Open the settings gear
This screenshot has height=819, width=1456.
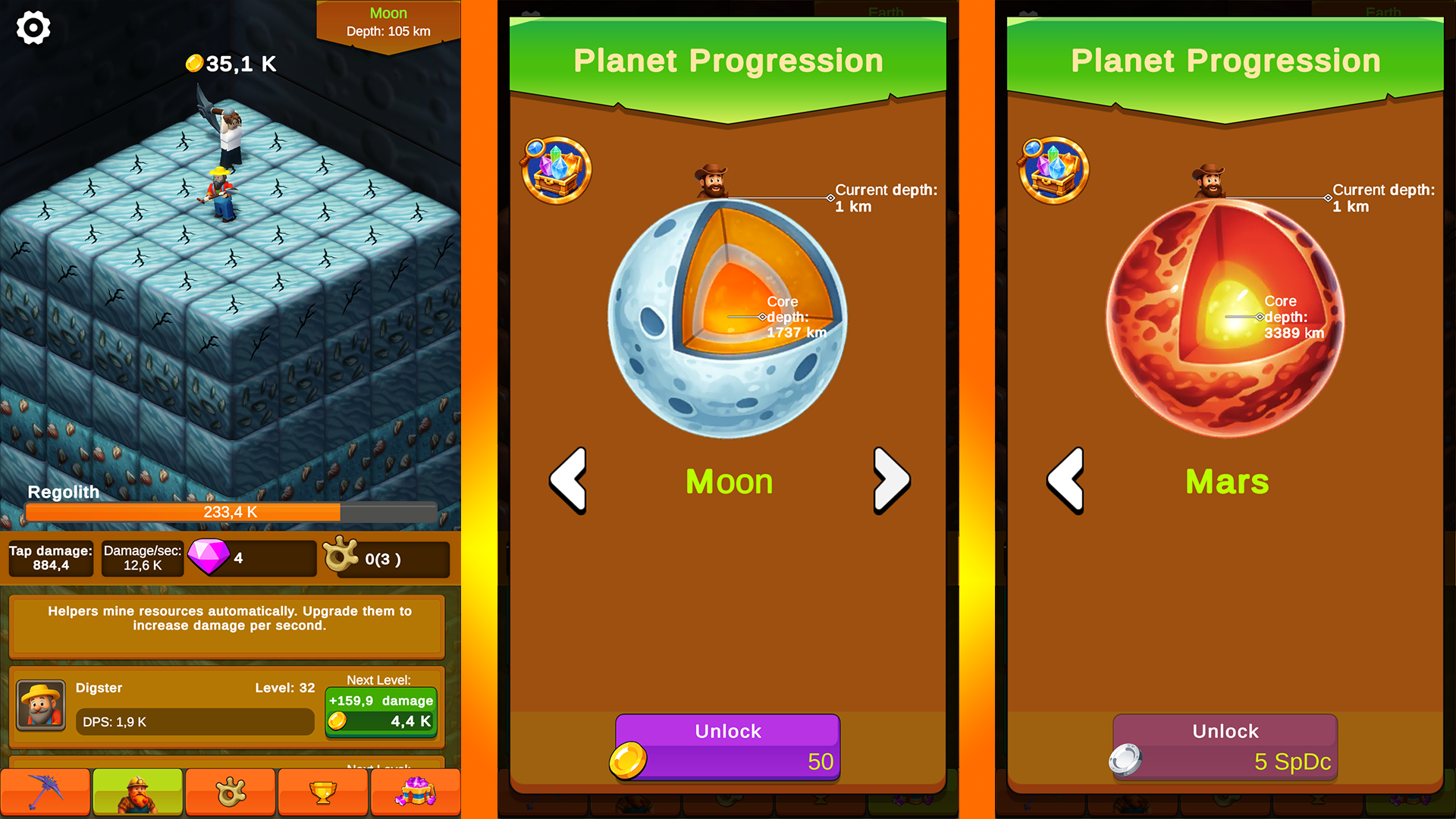[33, 28]
